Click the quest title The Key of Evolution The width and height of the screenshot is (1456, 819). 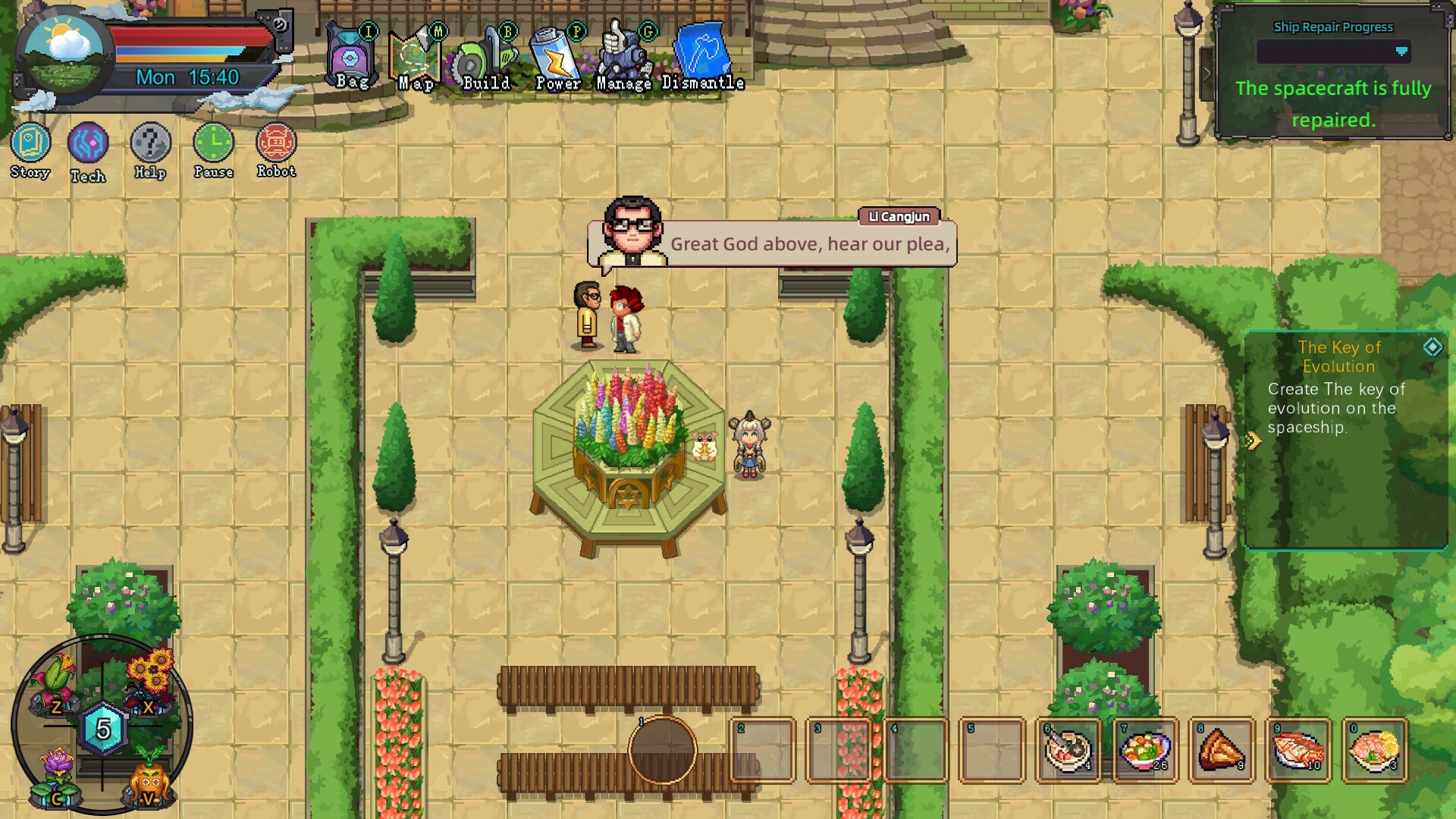1339,356
